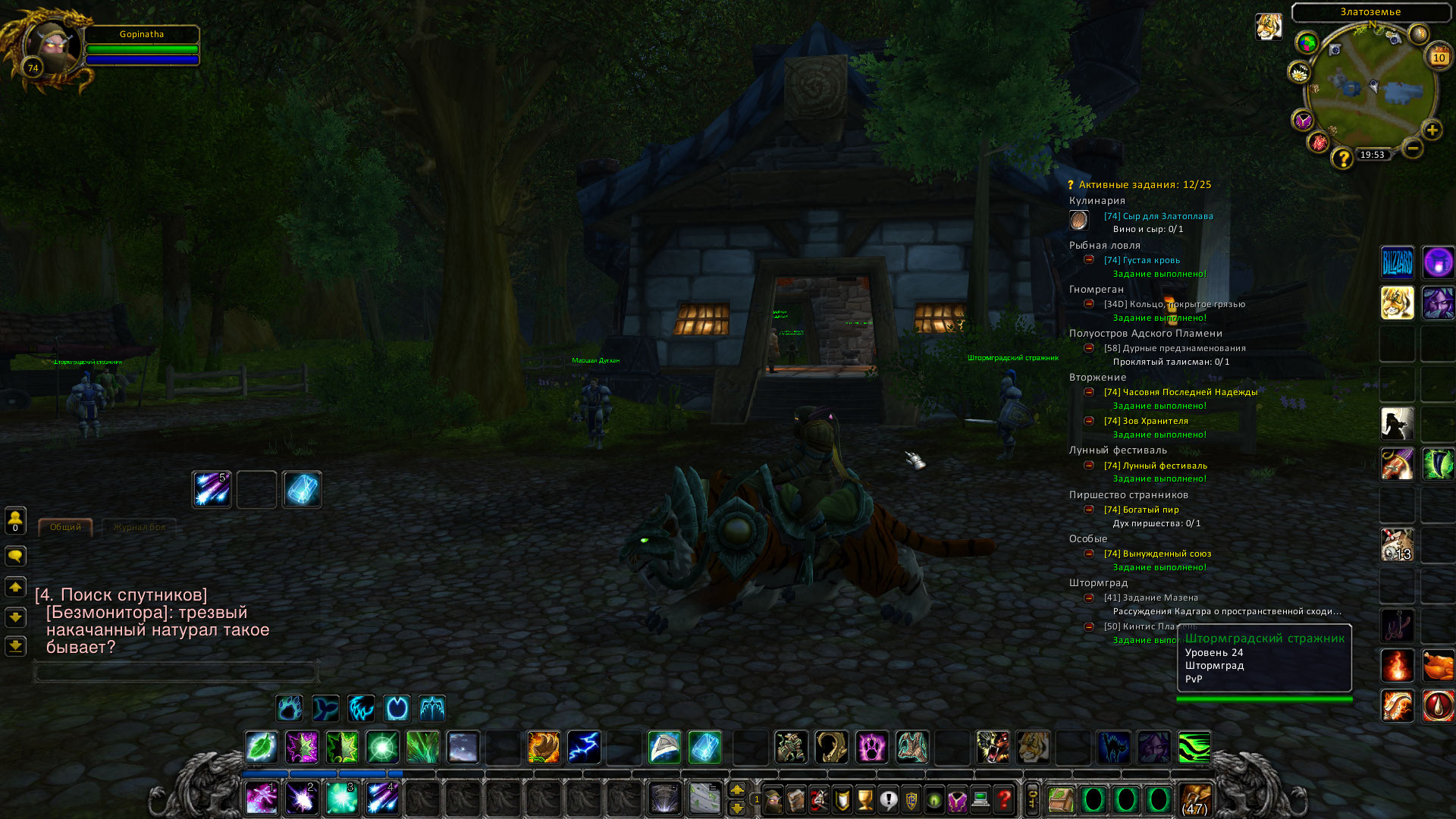This screenshot has height=819, width=1456.
Task: Select the Общий chat tab
Action: pos(65,528)
